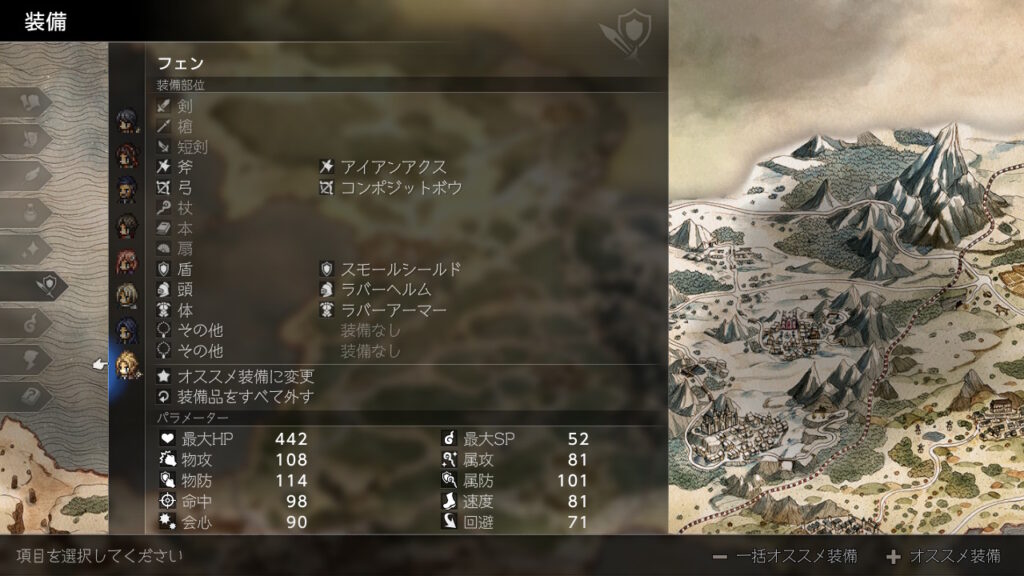Click the sword-and-shield equipment tab
The width and height of the screenshot is (1024, 576).
42,285
